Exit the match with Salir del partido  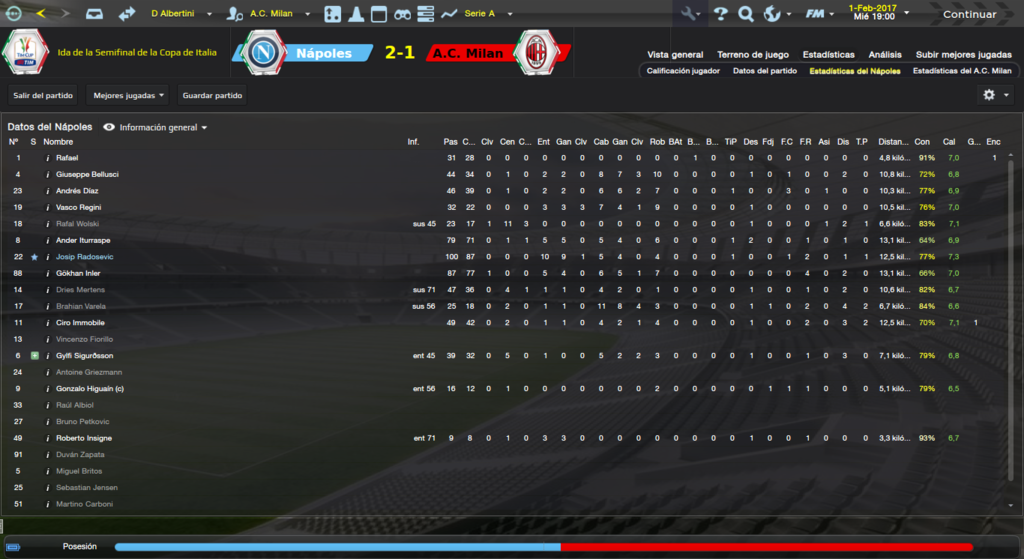(x=43, y=96)
